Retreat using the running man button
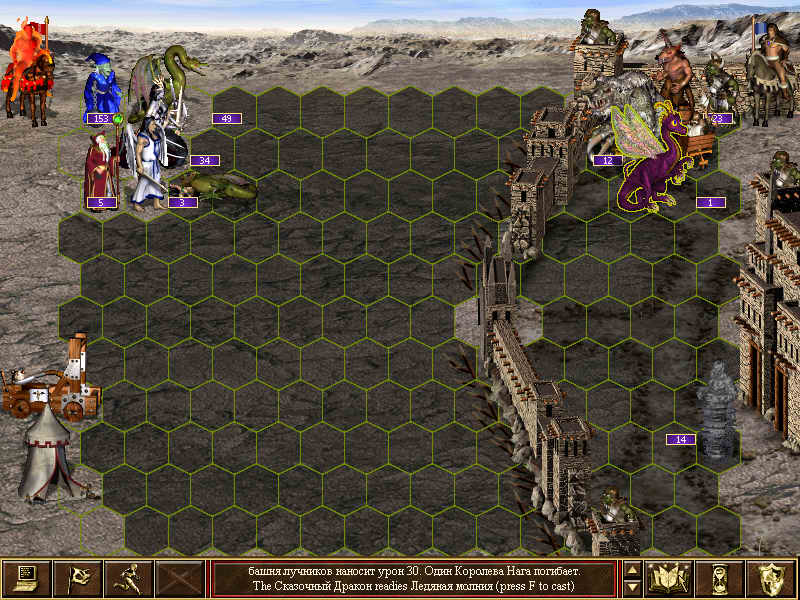This screenshot has height=600, width=800. [x=128, y=578]
